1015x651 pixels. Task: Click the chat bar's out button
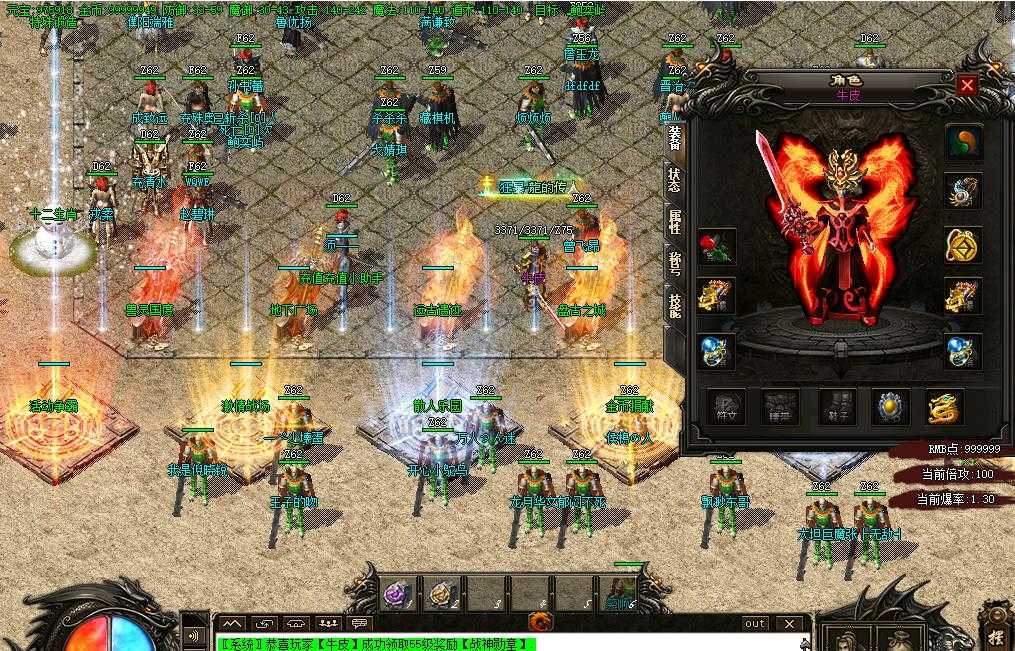(755, 624)
